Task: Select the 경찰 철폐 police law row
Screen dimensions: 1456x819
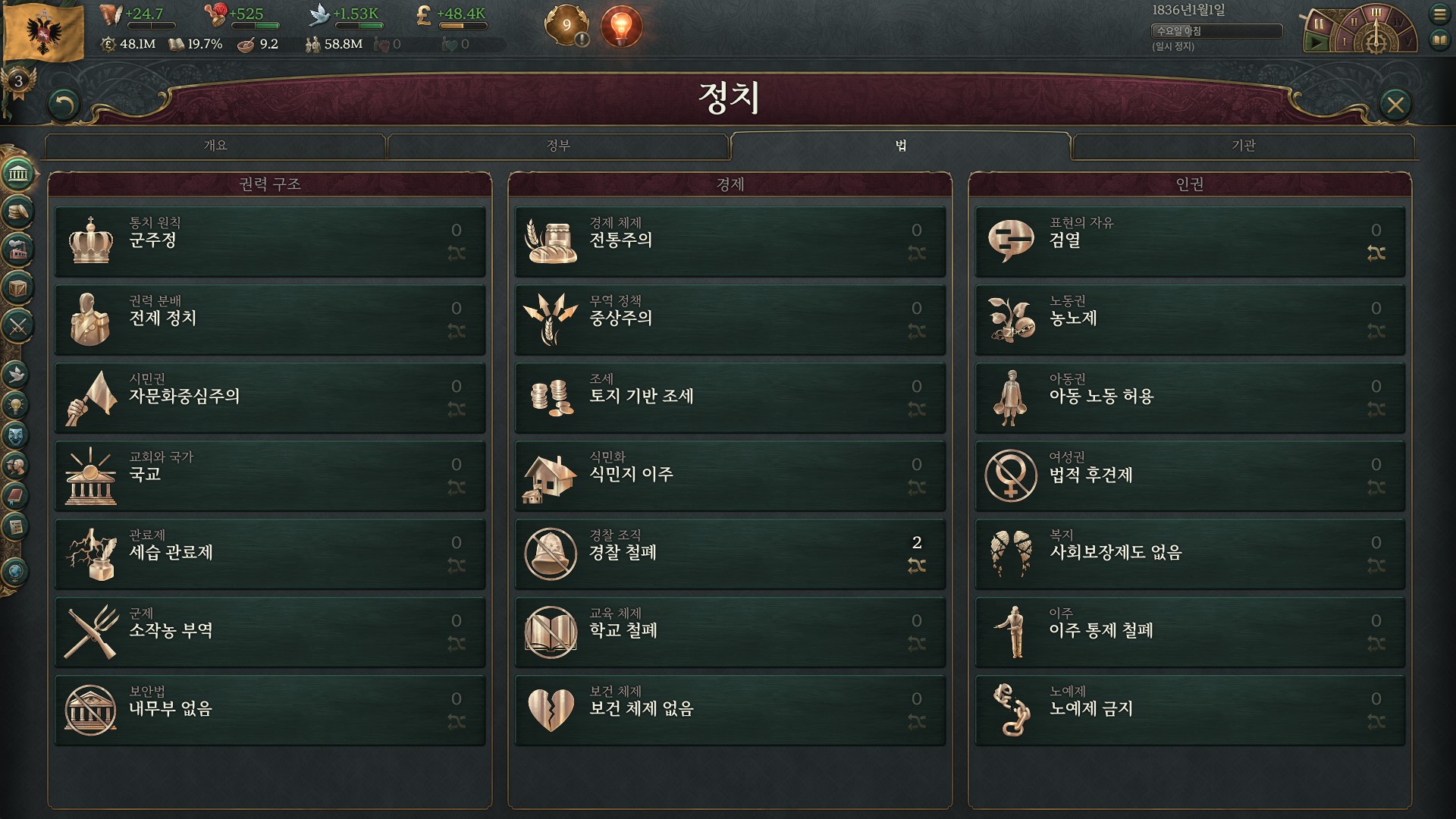Action: [730, 554]
